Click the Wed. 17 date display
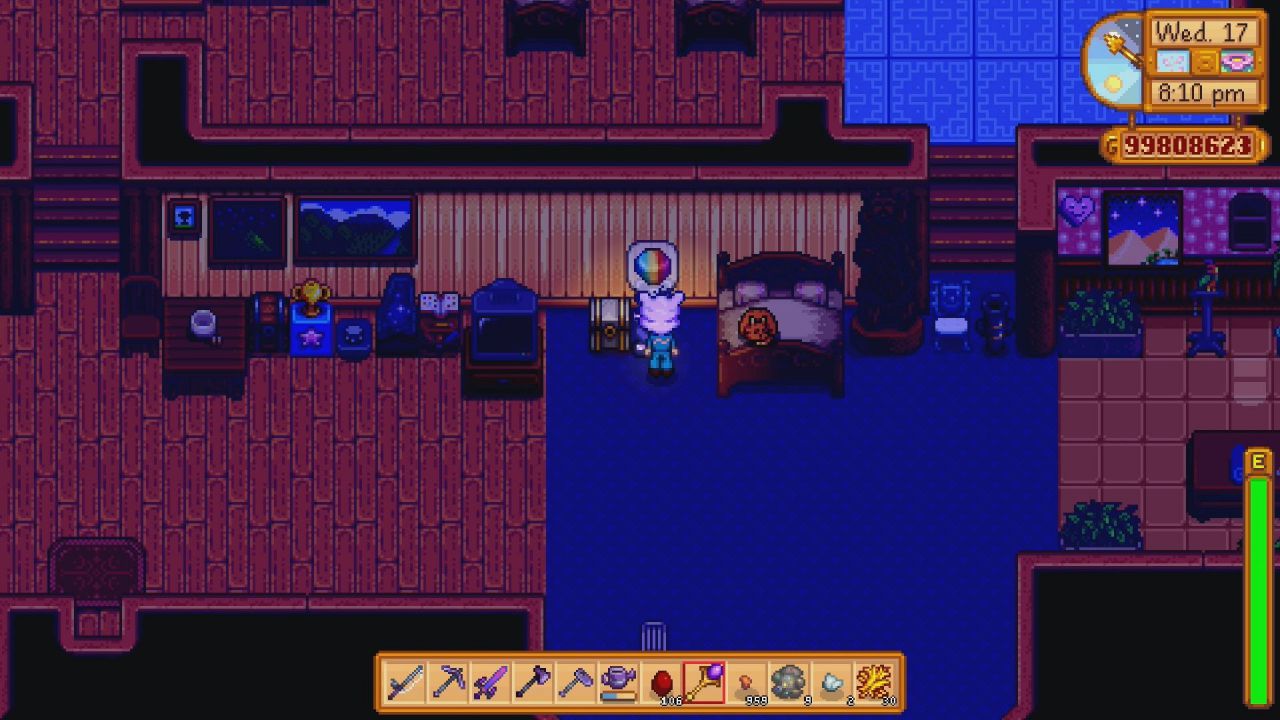Image resolution: width=1280 pixels, height=720 pixels. (1203, 33)
